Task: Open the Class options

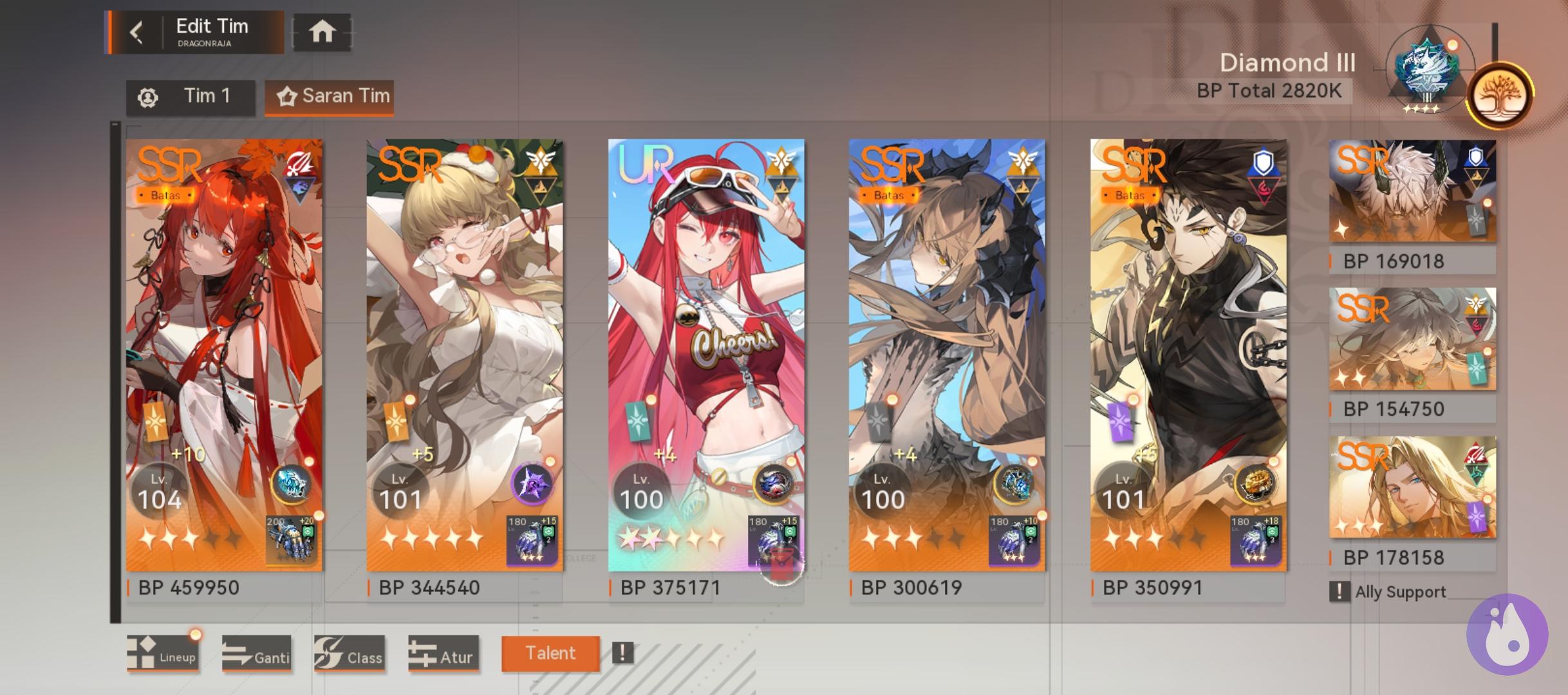Action: click(350, 654)
